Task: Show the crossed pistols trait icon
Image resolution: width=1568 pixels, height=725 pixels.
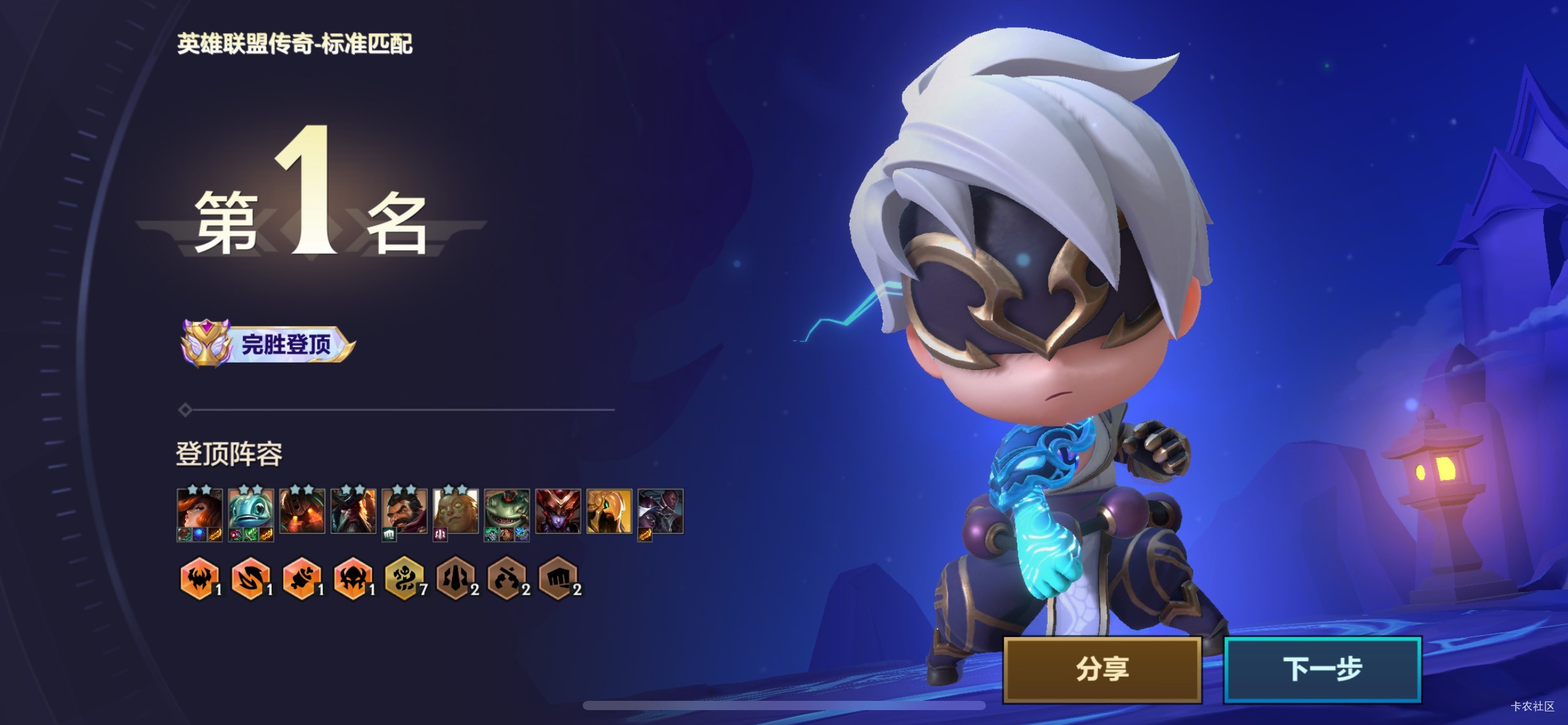Action: coord(507,579)
